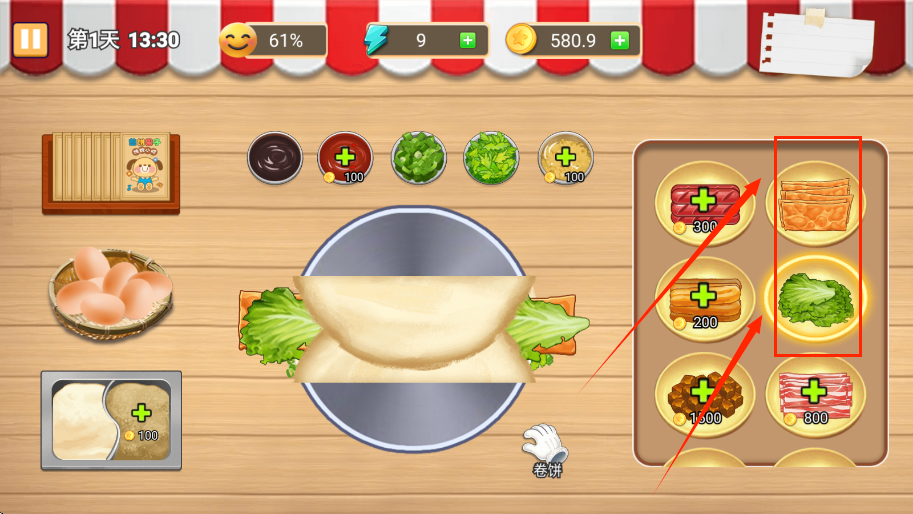The width and height of the screenshot is (913, 514).
Task: Pause the game with the orange button
Action: [x=31, y=39]
